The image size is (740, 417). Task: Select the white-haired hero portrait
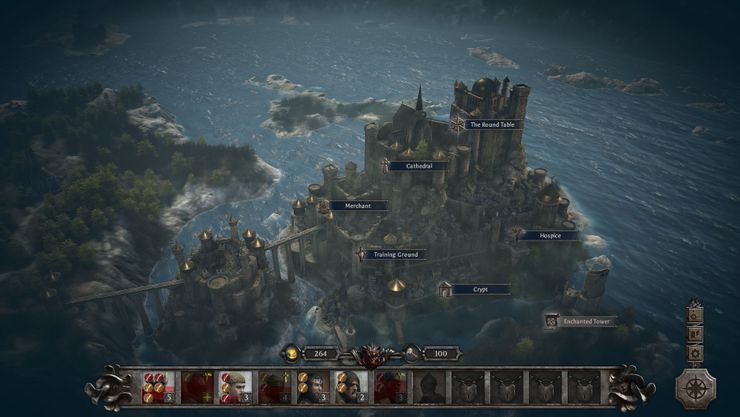[236, 385]
